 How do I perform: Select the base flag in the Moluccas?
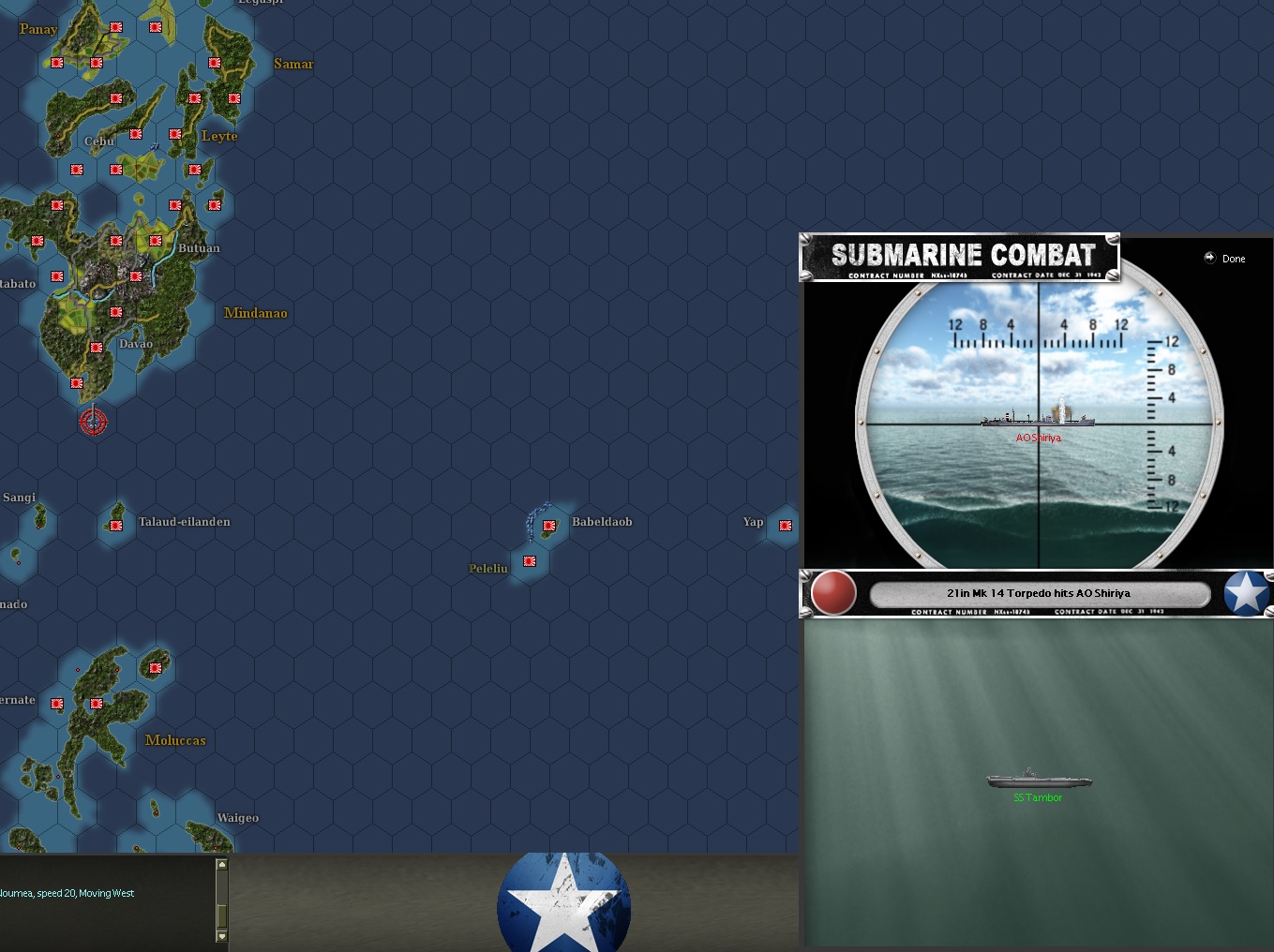(x=155, y=669)
